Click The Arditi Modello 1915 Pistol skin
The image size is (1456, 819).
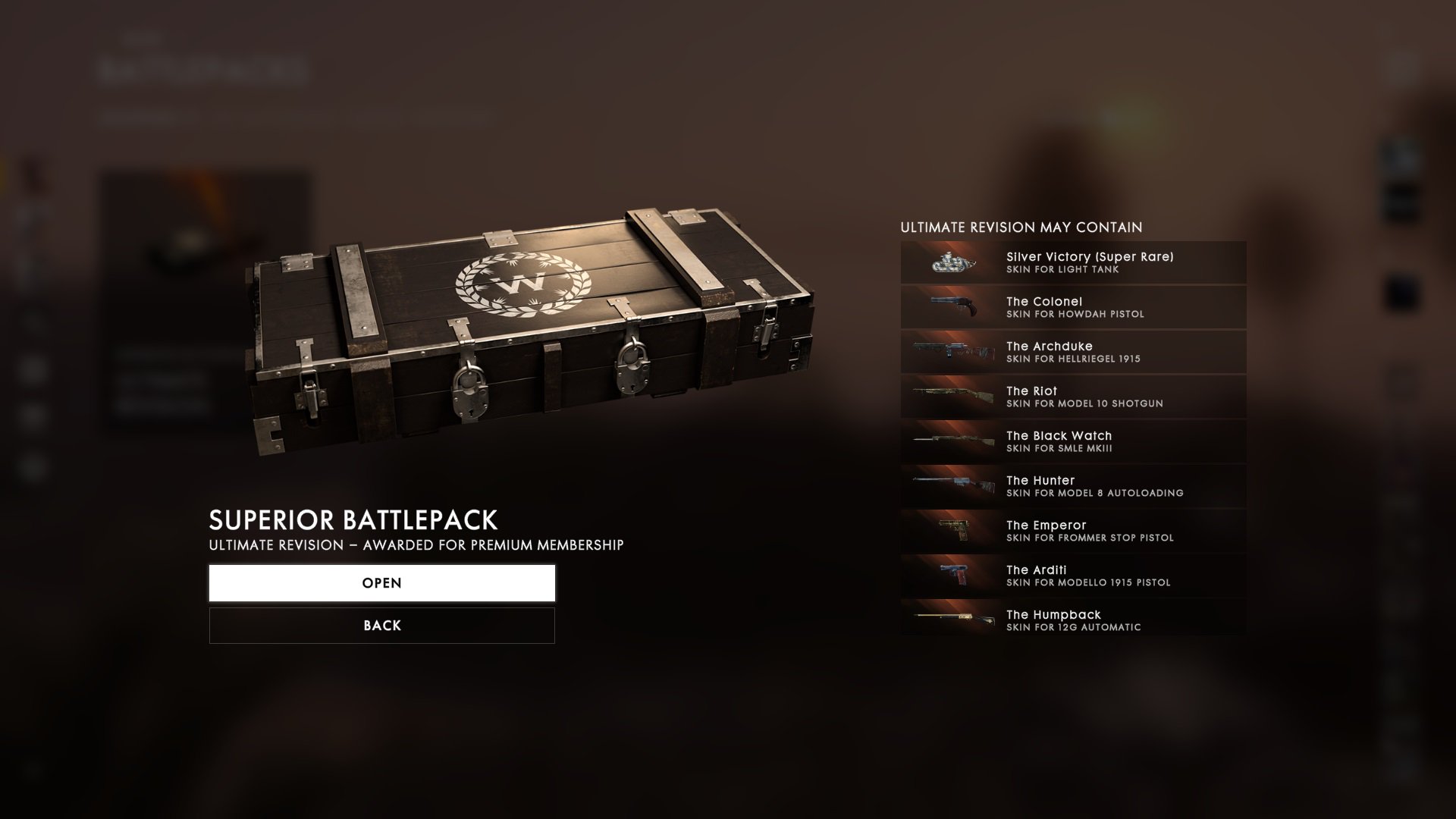(1073, 576)
